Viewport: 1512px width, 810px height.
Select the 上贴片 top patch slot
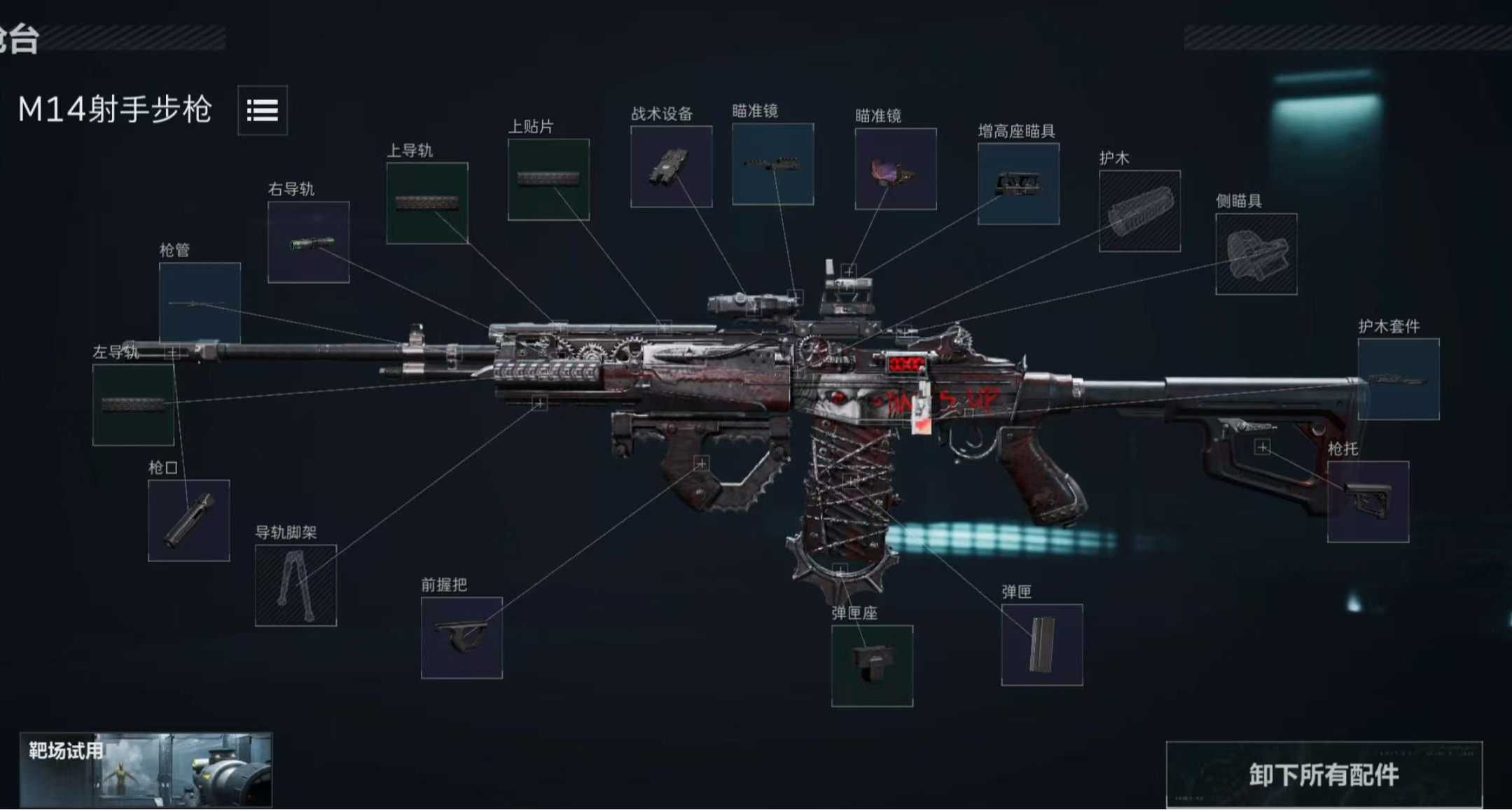(548, 179)
